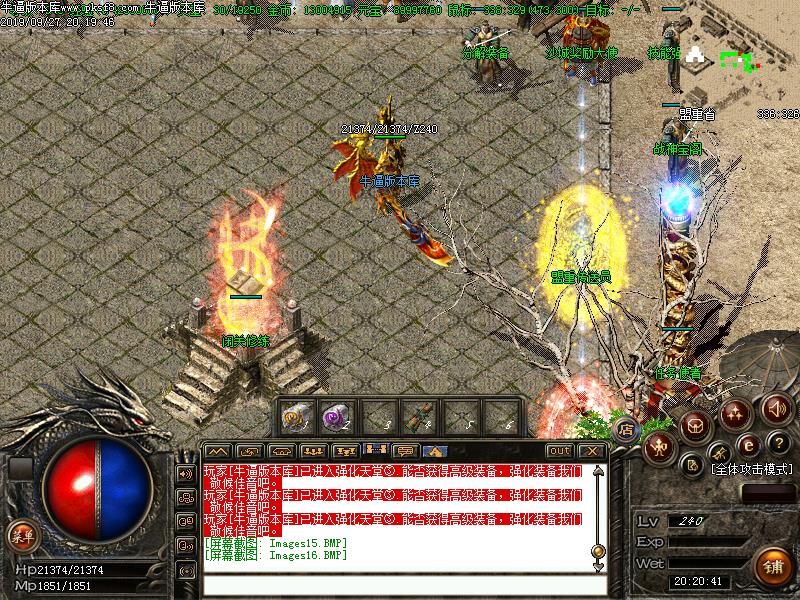This screenshot has height=600, width=800.
Task: Click the chat text input field
Action: [x=400, y=583]
